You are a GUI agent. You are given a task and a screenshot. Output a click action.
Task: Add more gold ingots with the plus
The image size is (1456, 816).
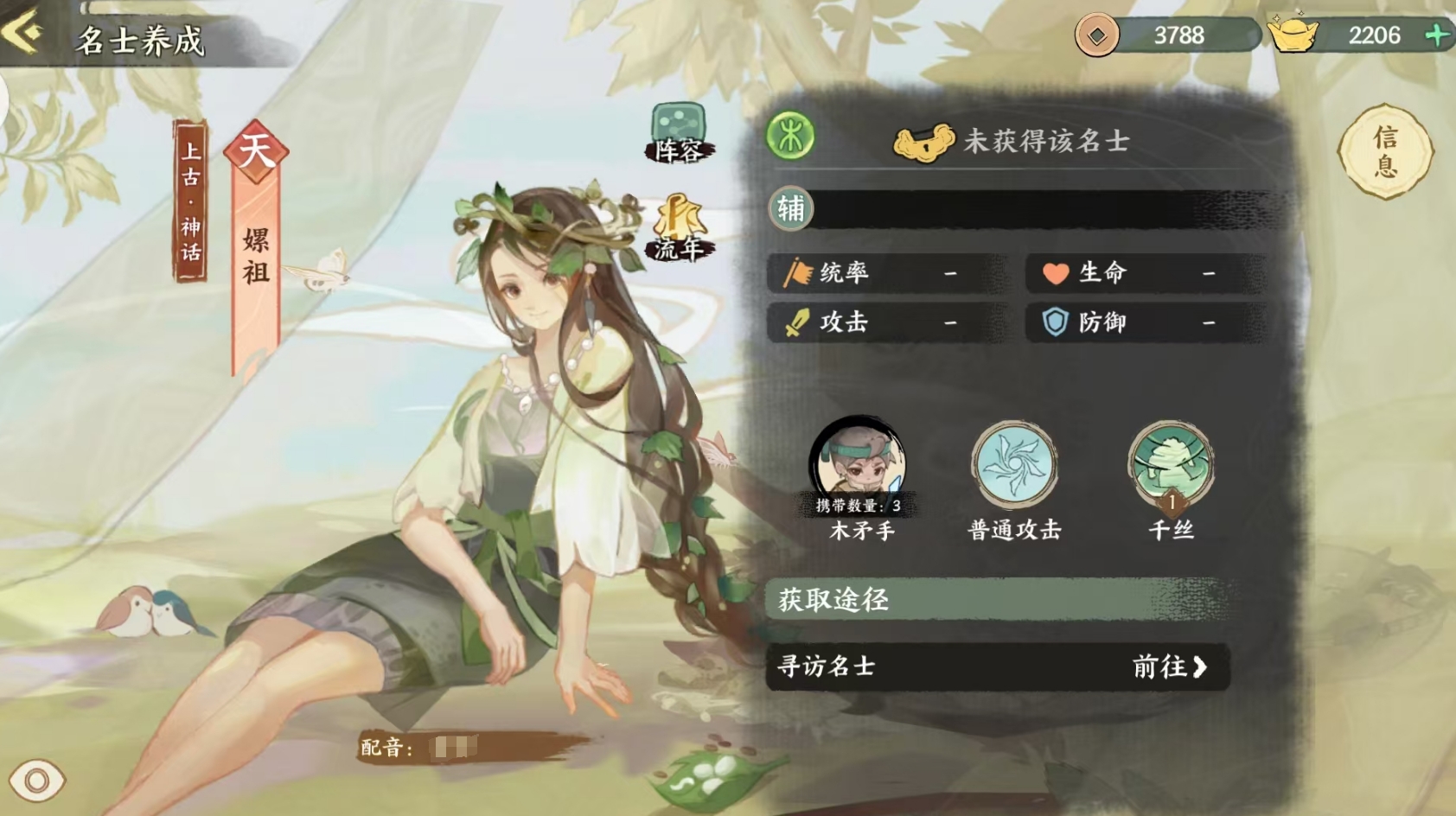(1436, 35)
